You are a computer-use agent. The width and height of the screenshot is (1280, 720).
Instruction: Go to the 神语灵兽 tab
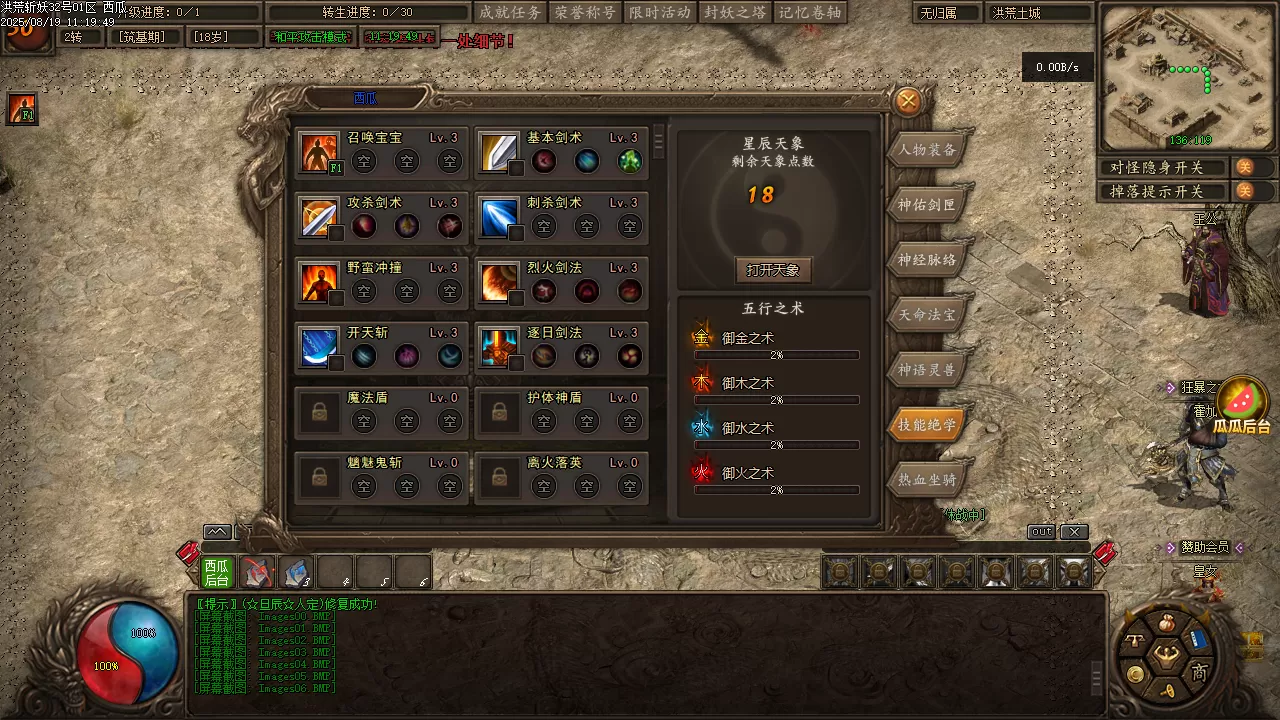pos(927,370)
